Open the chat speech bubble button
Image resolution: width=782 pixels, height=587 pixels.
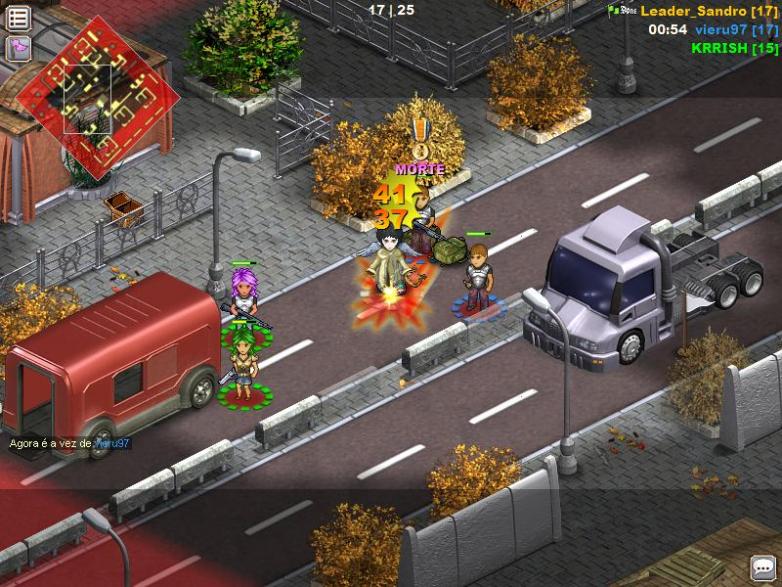(x=765, y=568)
